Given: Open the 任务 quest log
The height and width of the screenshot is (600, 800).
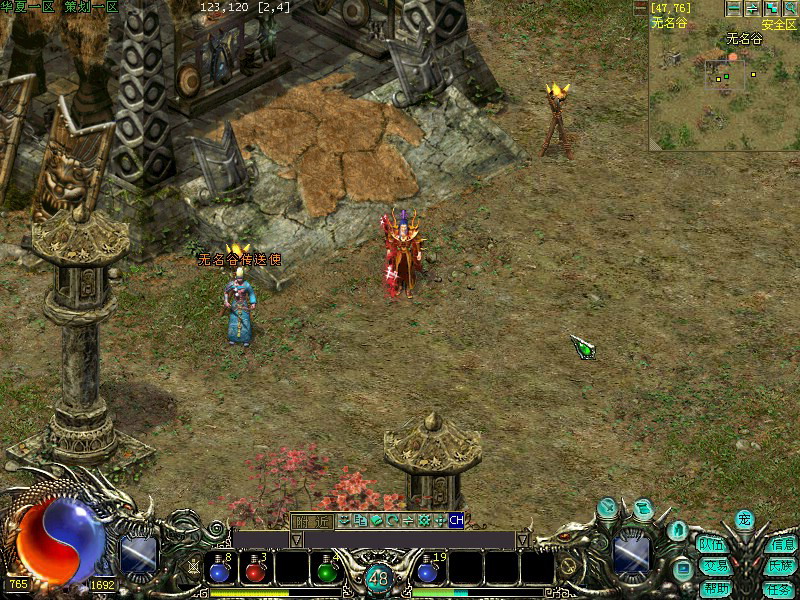Looking at the screenshot, I should [x=780, y=588].
